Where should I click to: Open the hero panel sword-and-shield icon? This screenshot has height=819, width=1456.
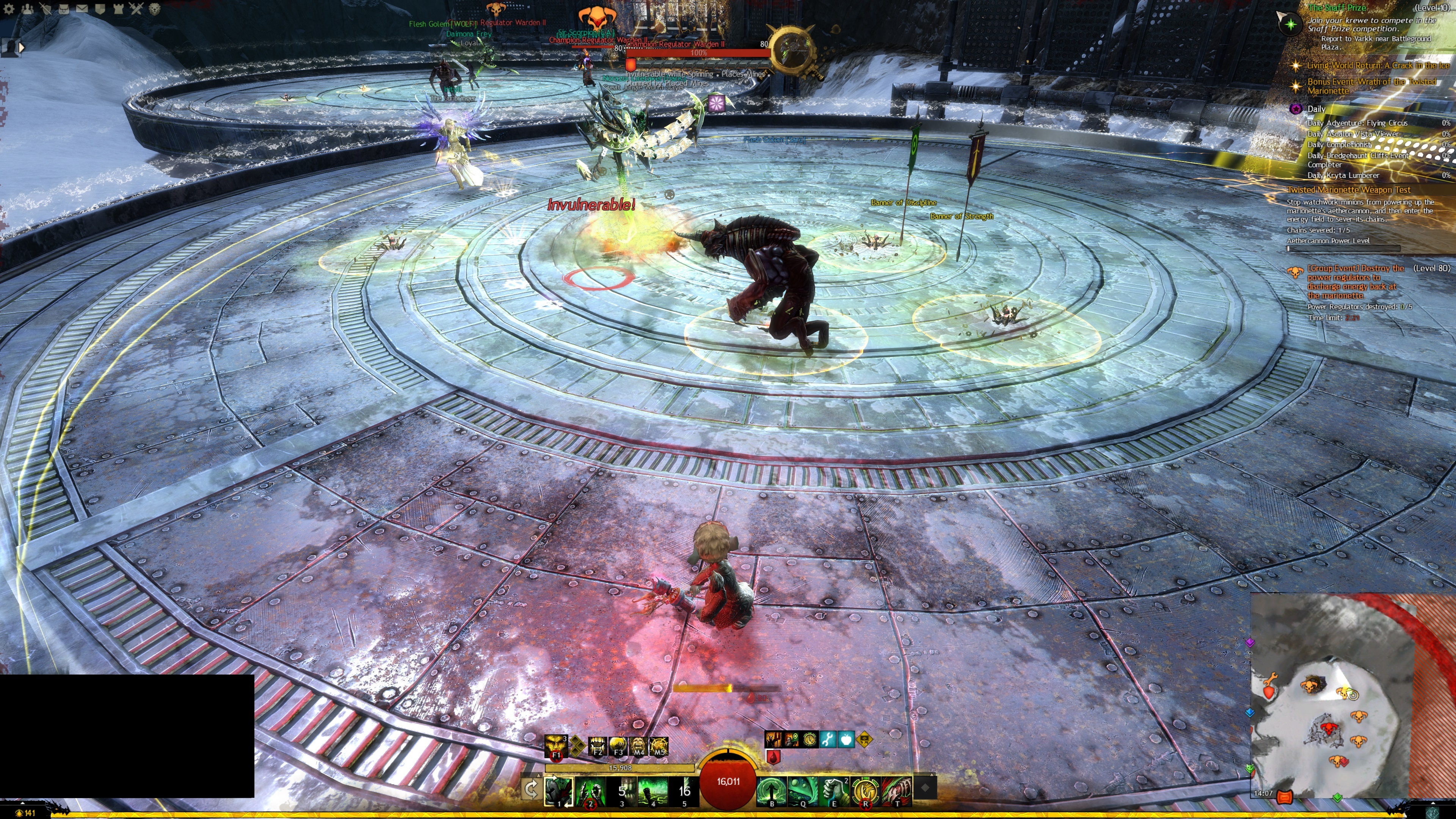[x=46, y=8]
